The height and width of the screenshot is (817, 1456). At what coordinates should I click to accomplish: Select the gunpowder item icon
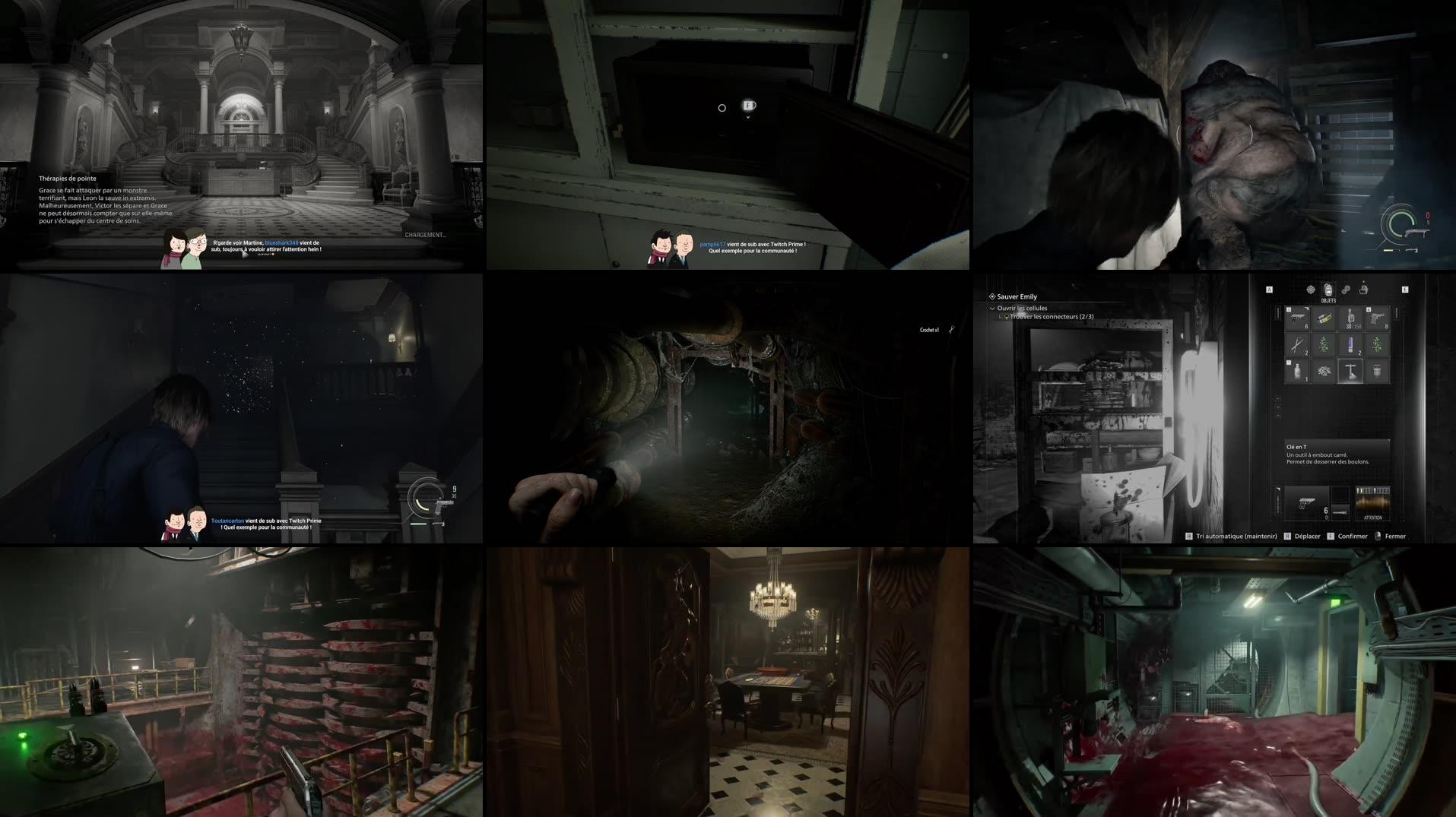(x=1324, y=372)
